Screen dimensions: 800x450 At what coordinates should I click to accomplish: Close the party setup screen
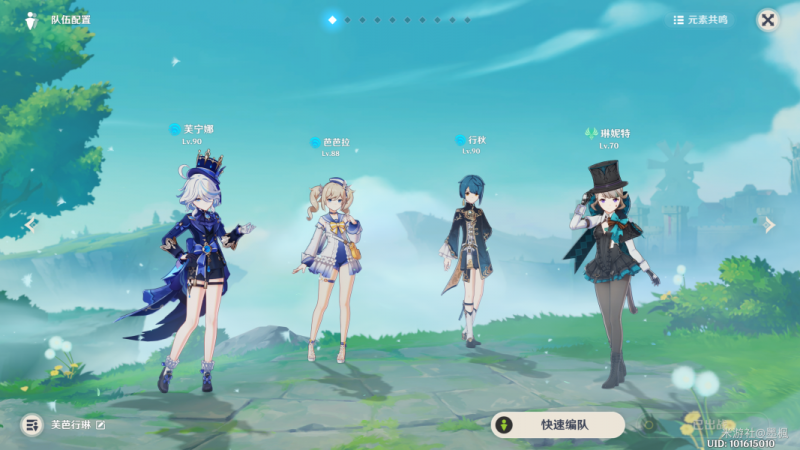(x=767, y=19)
